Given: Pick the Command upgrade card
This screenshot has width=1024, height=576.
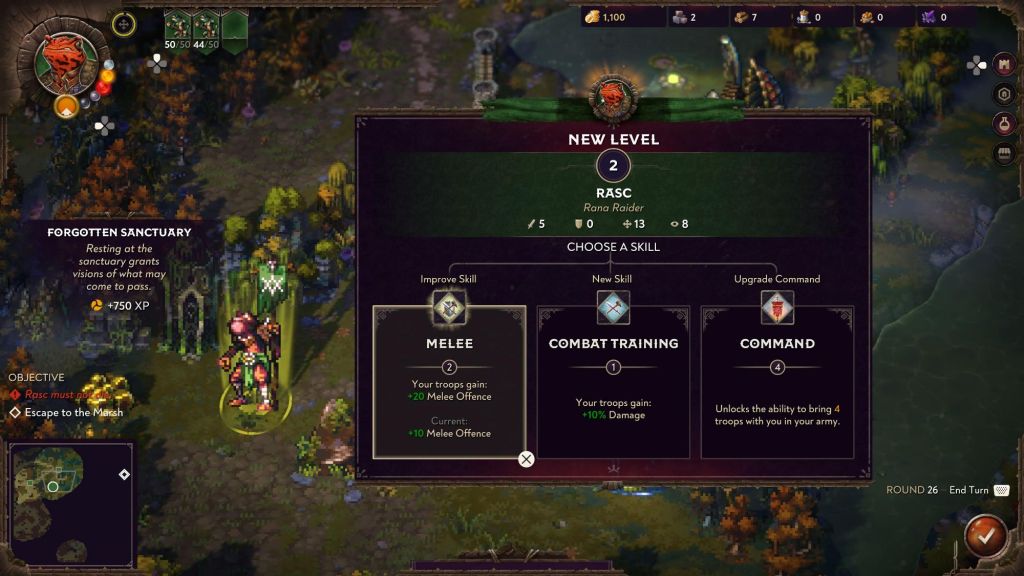Looking at the screenshot, I should [x=777, y=381].
